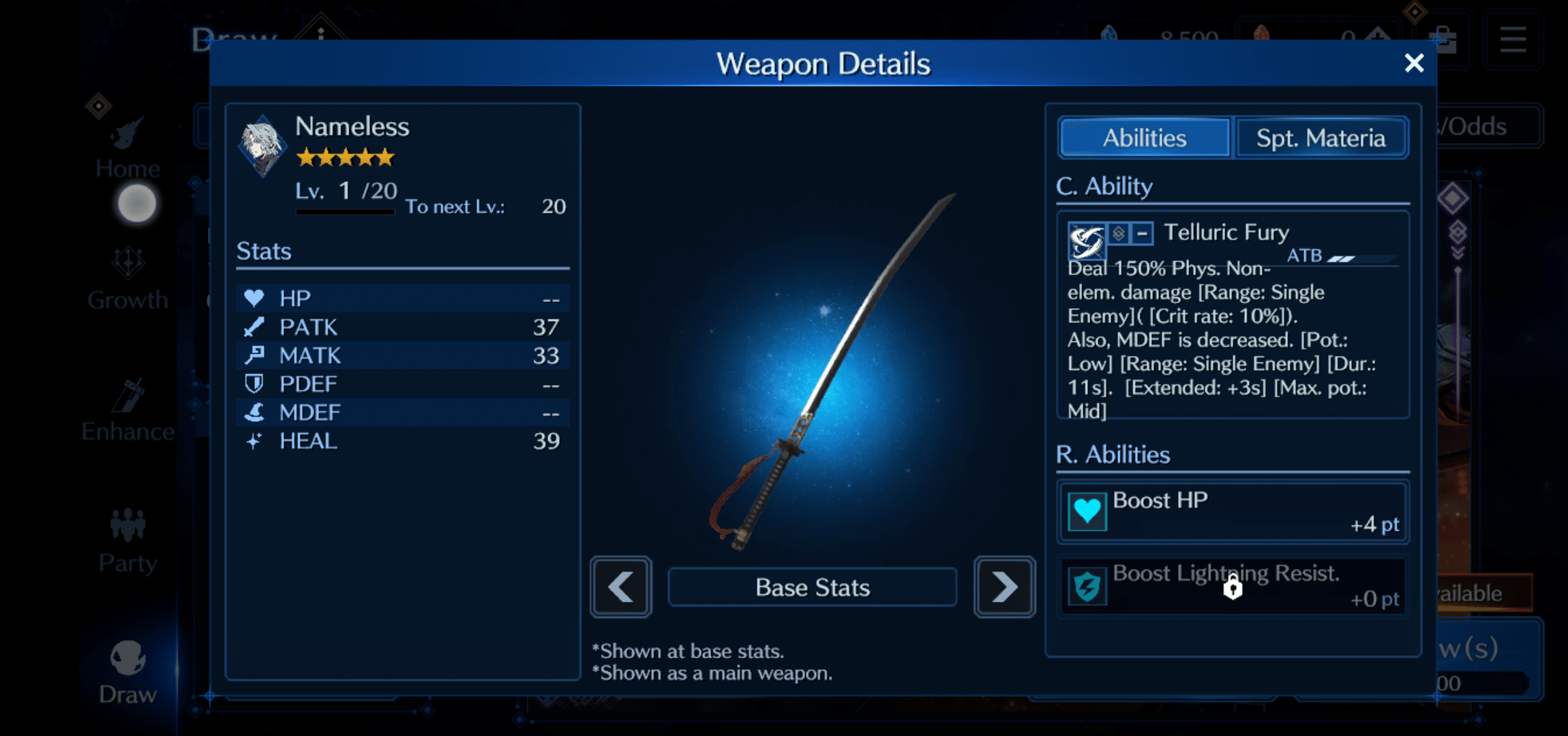
Task: Switch to the Spt. Materia tab
Action: click(x=1321, y=137)
